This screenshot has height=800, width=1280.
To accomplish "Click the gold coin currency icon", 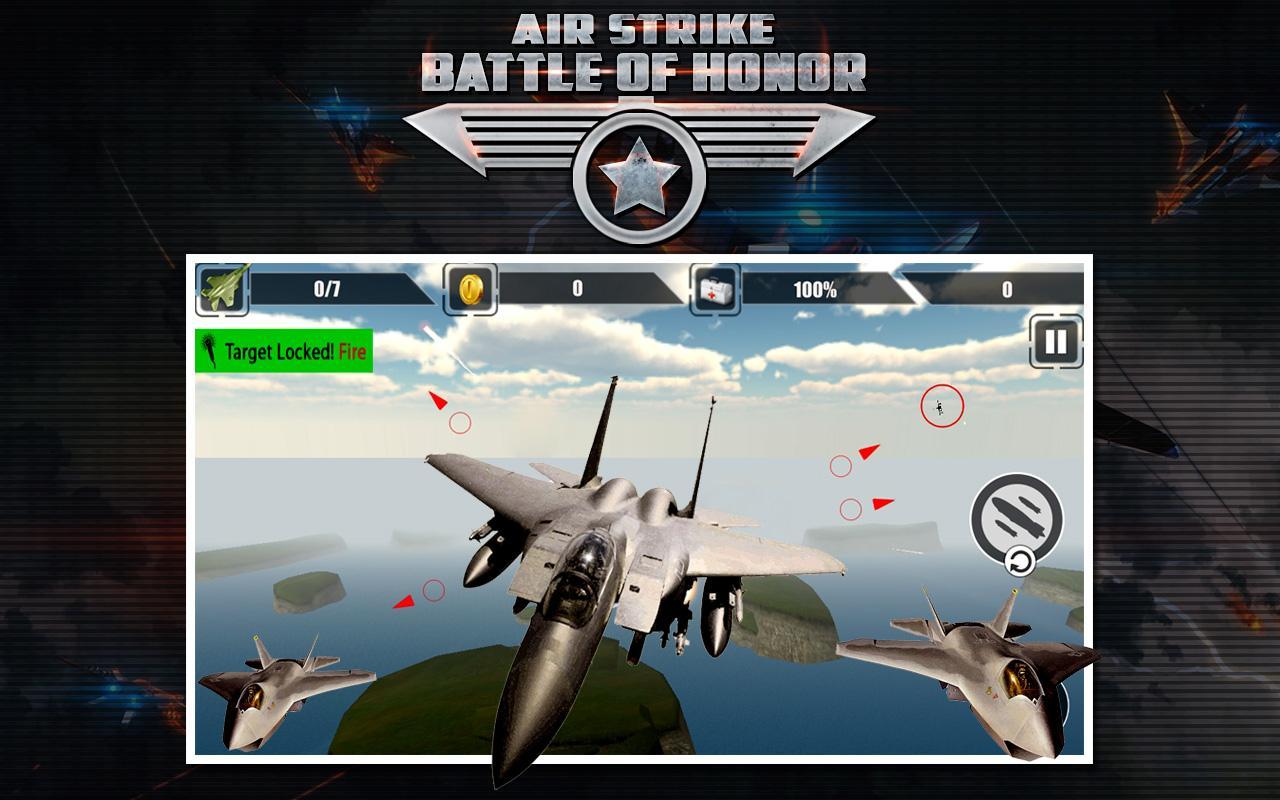I will pos(468,289).
